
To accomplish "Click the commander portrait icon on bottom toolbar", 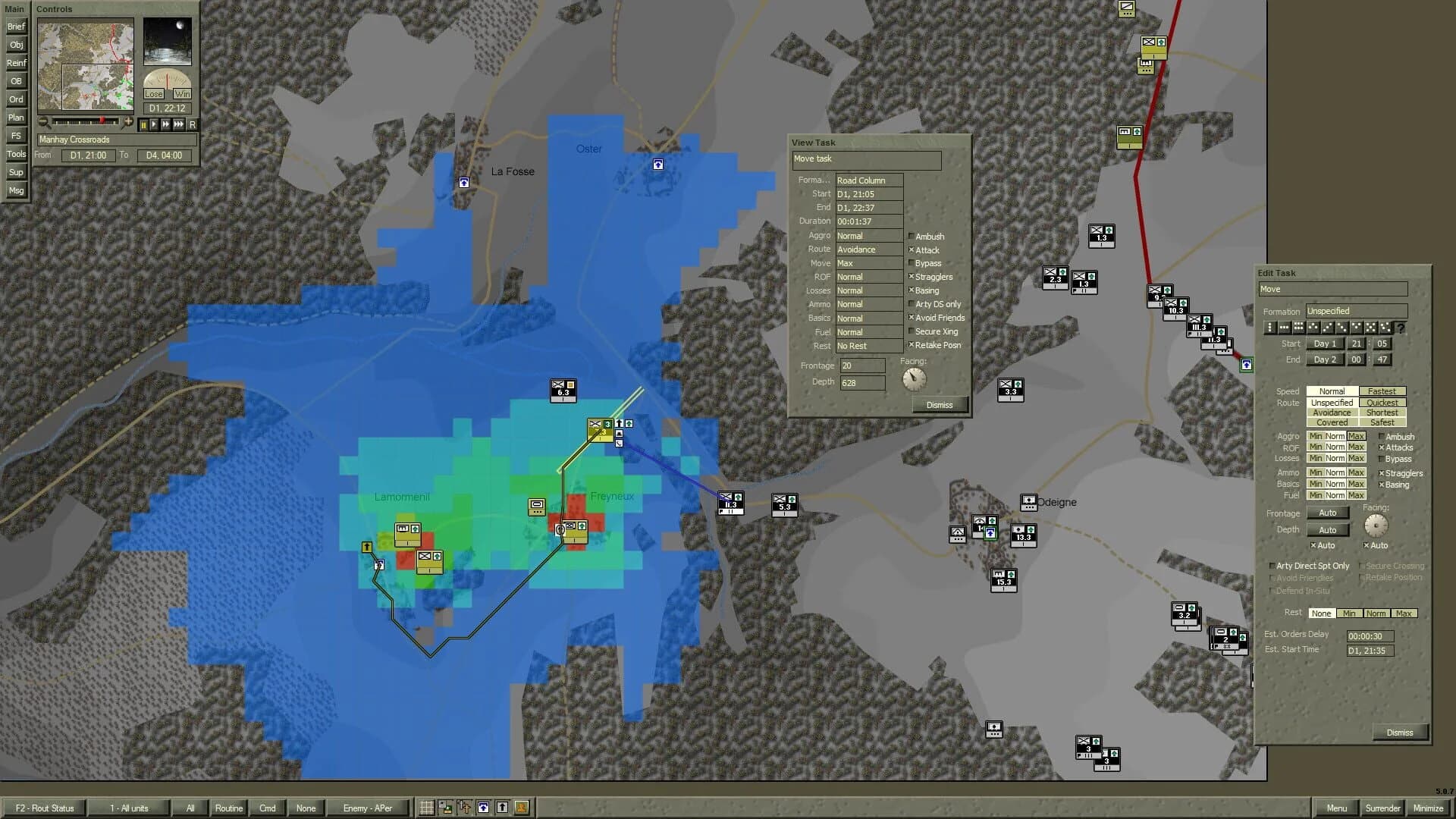I will point(520,808).
